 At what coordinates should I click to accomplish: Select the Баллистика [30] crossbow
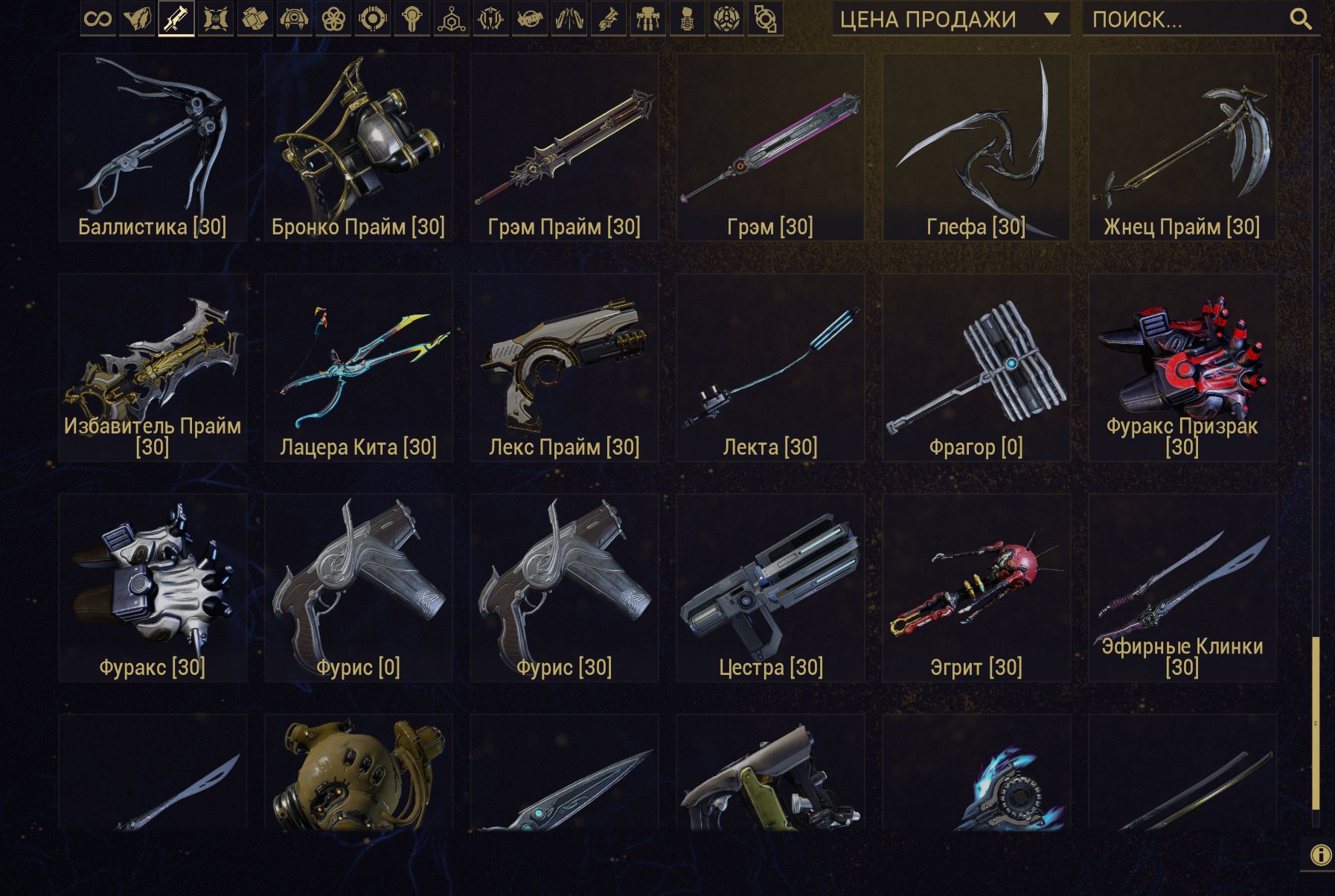(x=153, y=147)
